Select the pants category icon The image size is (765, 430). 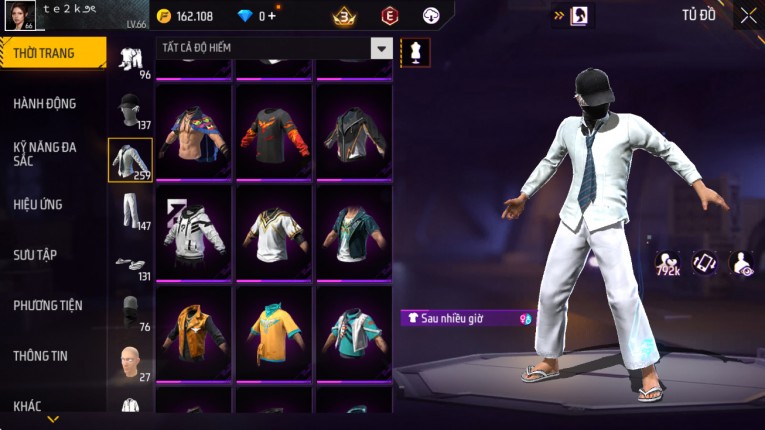click(x=130, y=210)
